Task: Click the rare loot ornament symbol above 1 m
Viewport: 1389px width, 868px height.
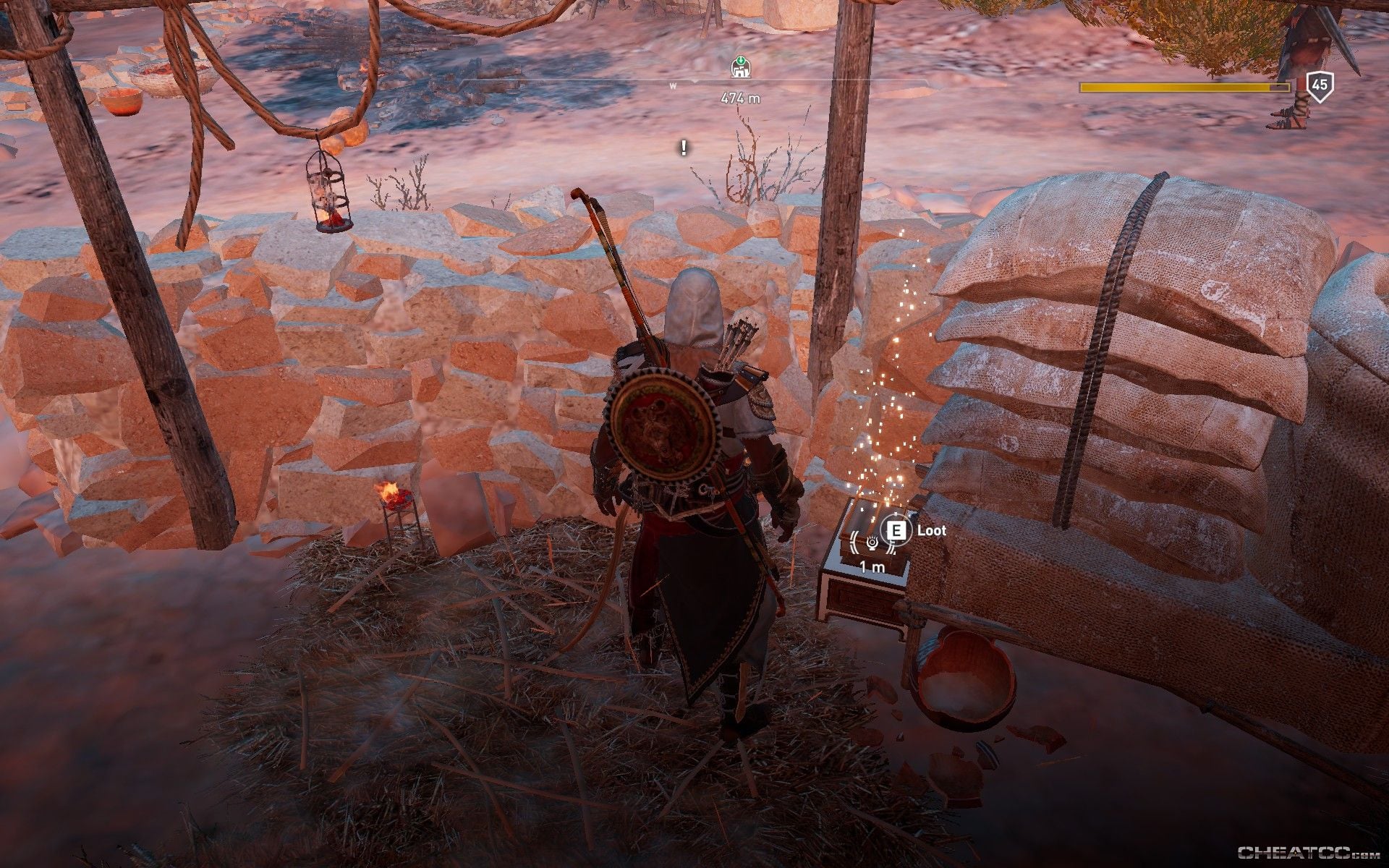Action: [x=873, y=544]
